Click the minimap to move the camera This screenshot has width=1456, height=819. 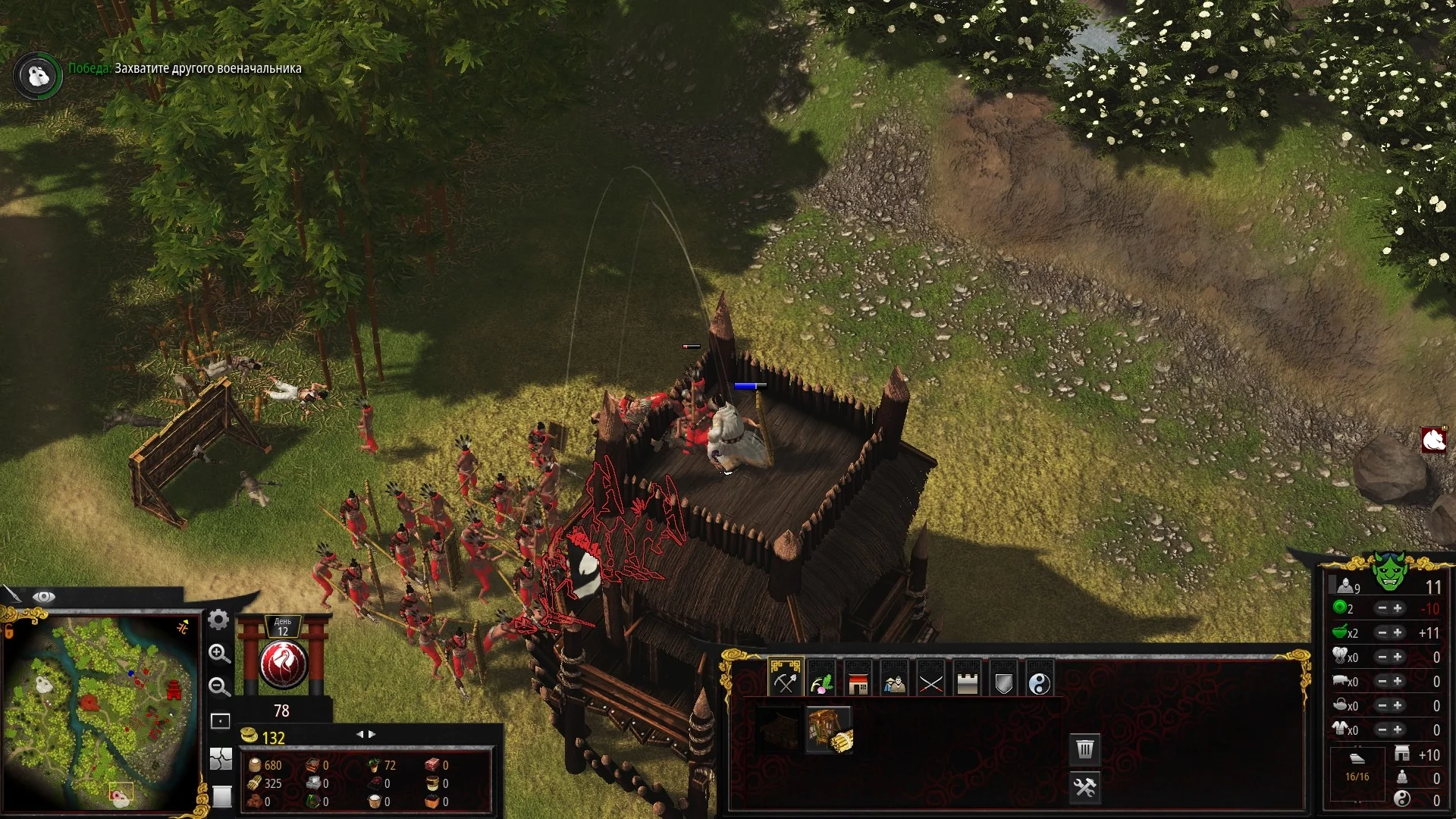[99, 713]
